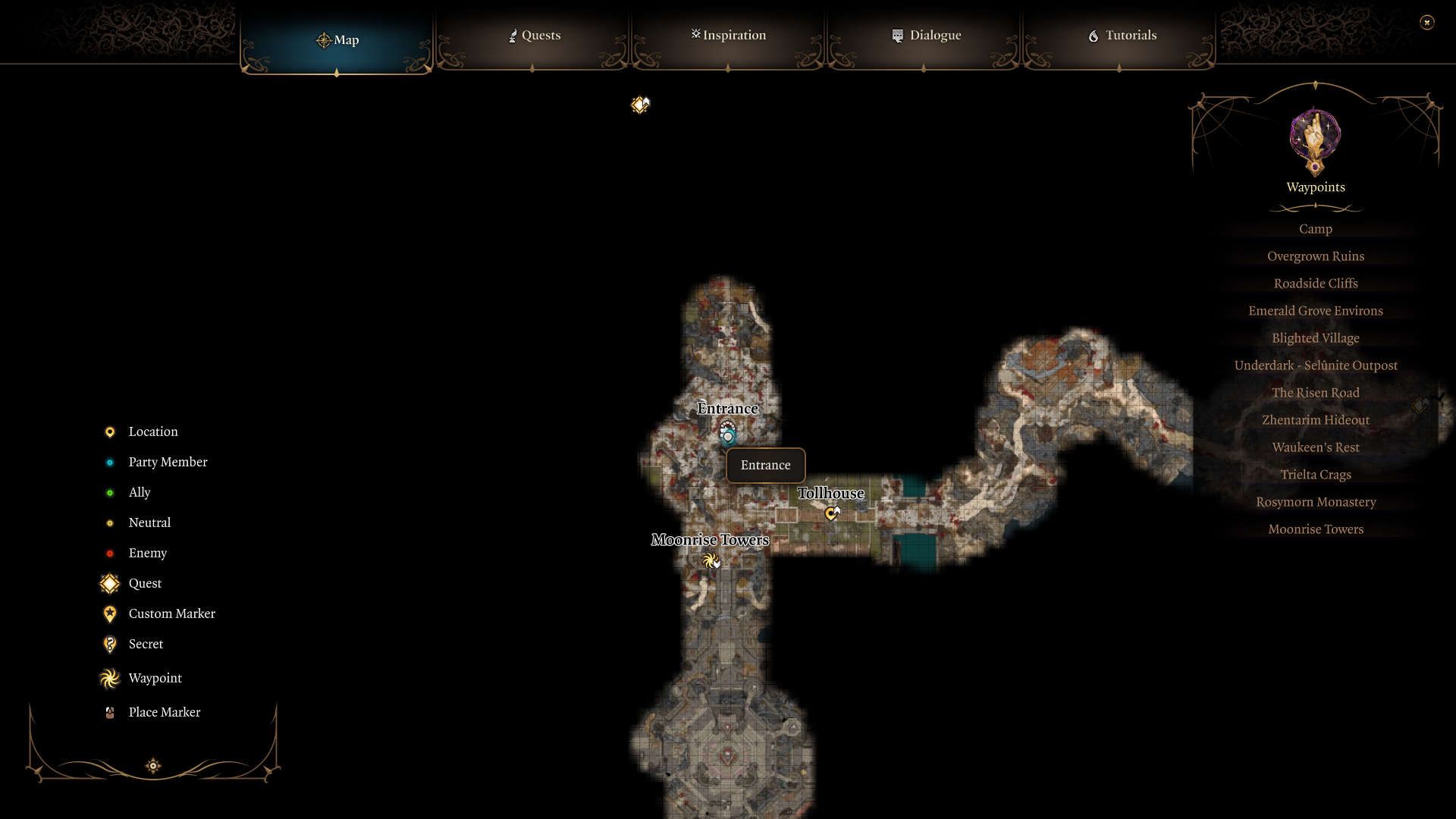This screenshot has height=819, width=1456.
Task: Click the player marker at the Entrance
Action: [x=728, y=433]
